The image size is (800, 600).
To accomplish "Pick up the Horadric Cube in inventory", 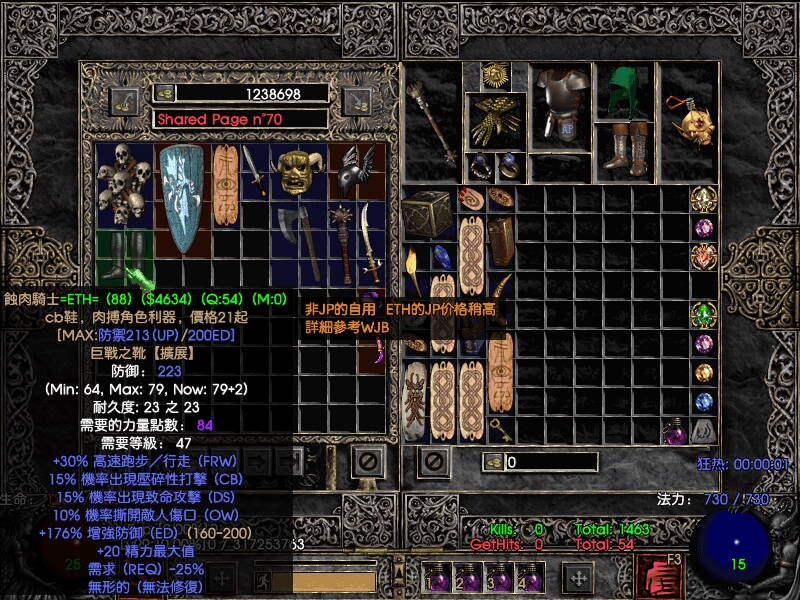I will (x=427, y=213).
